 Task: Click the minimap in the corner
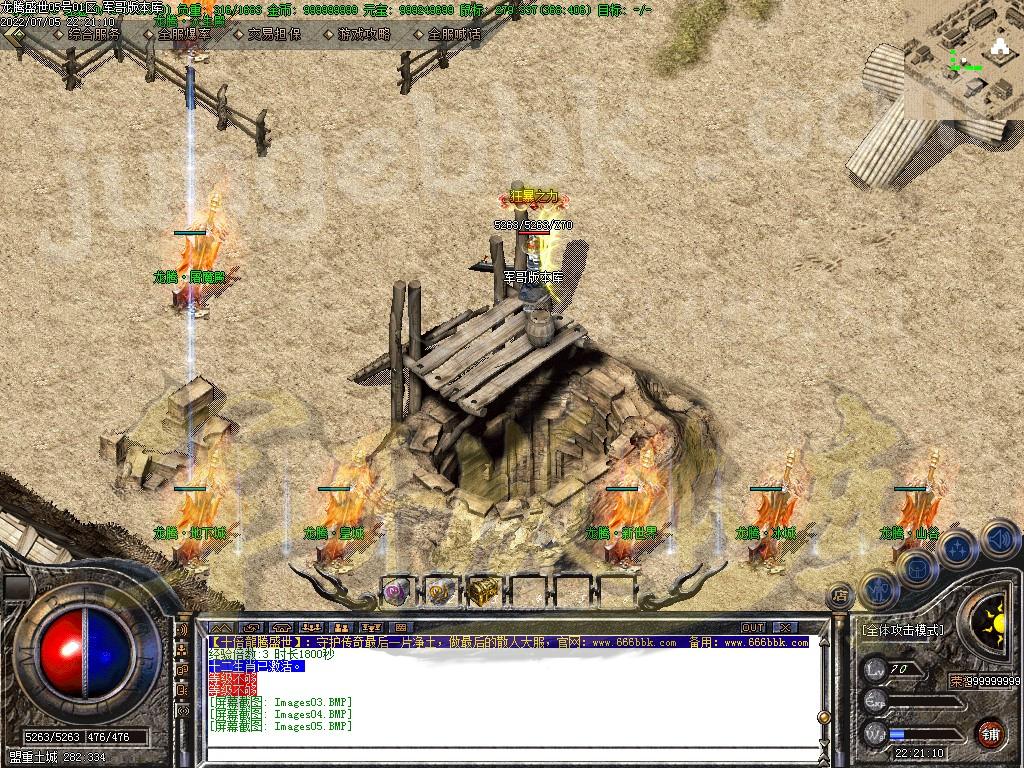[964, 60]
